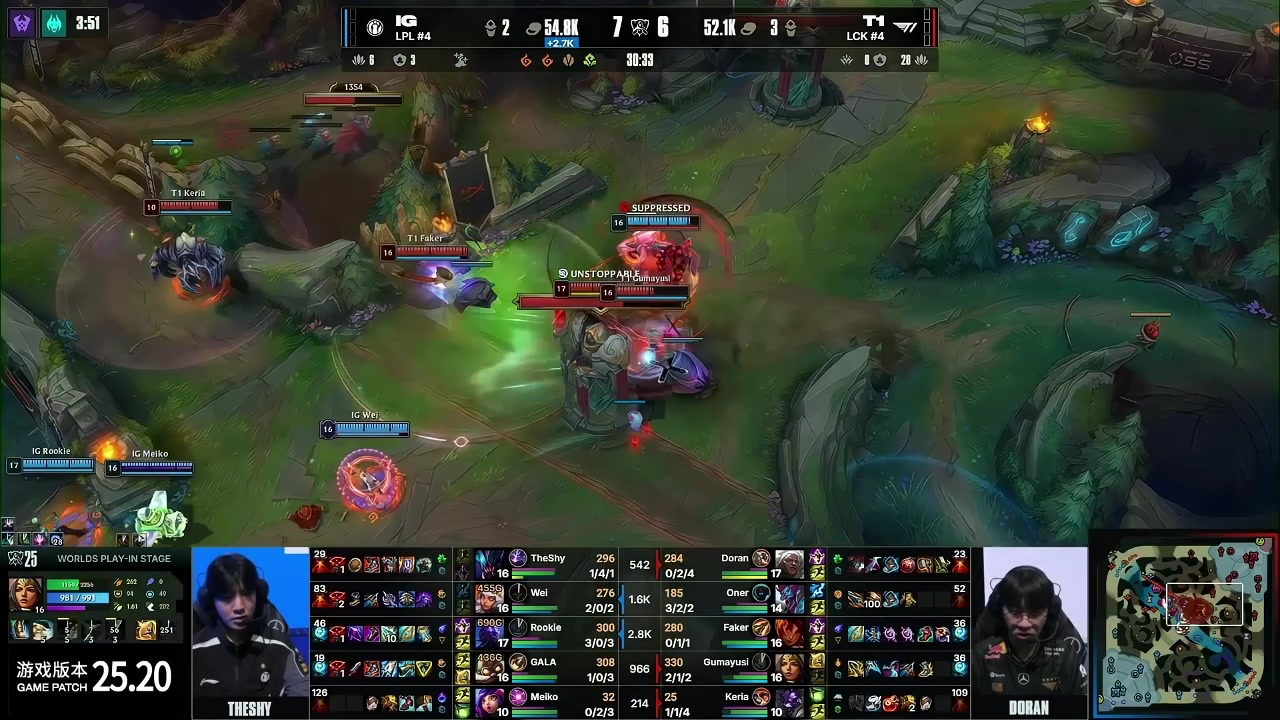Click the minimap in the corner
This screenshot has height=720, width=1280.
[x=1186, y=628]
